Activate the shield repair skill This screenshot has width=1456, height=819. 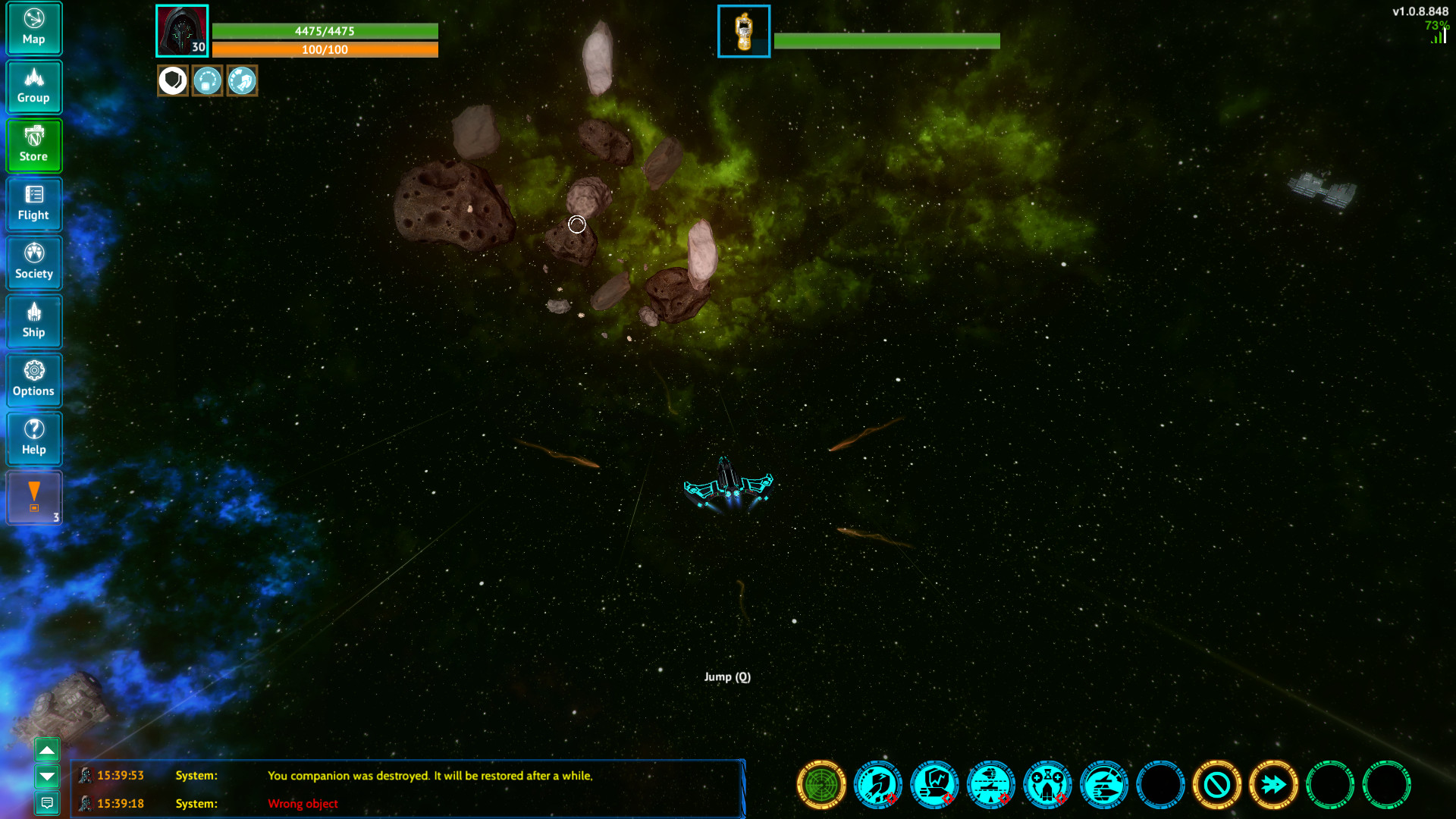click(x=934, y=786)
